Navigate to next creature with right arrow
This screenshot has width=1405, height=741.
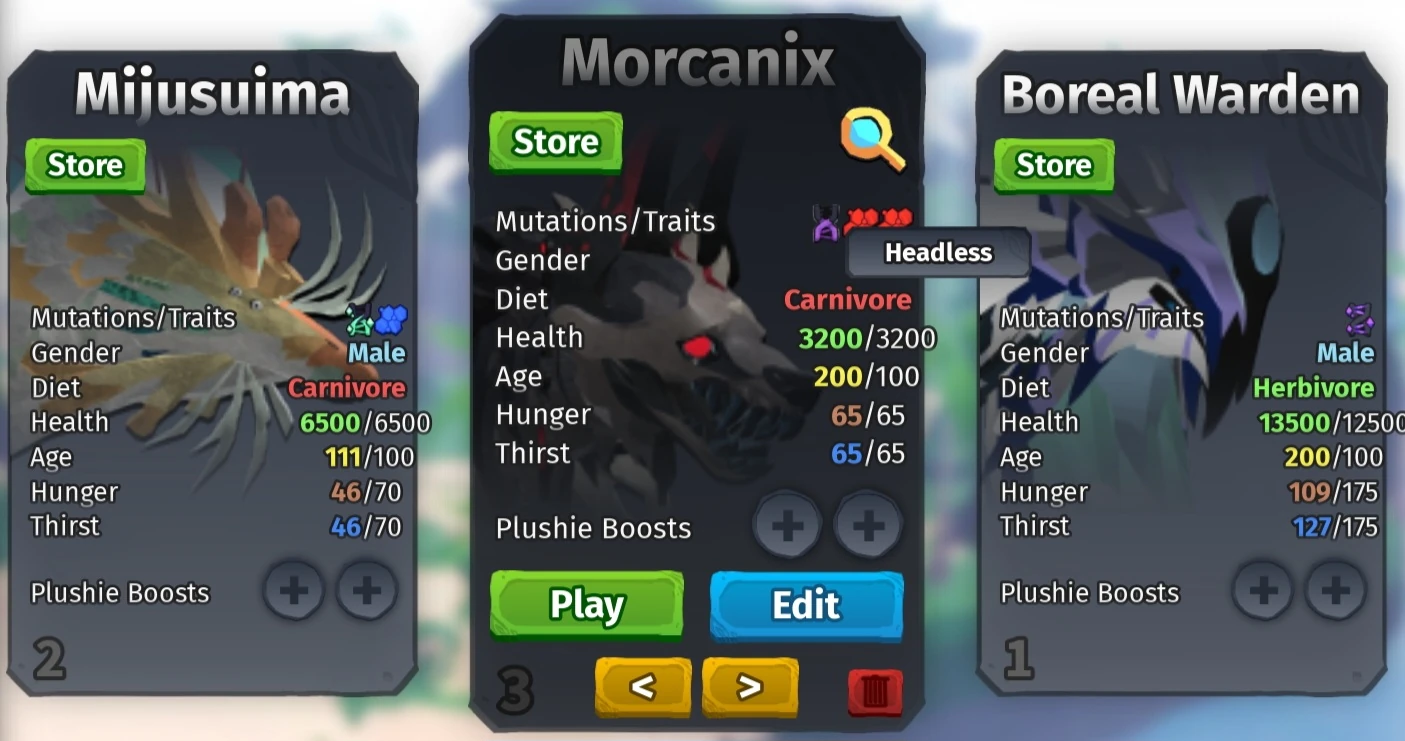click(750, 687)
